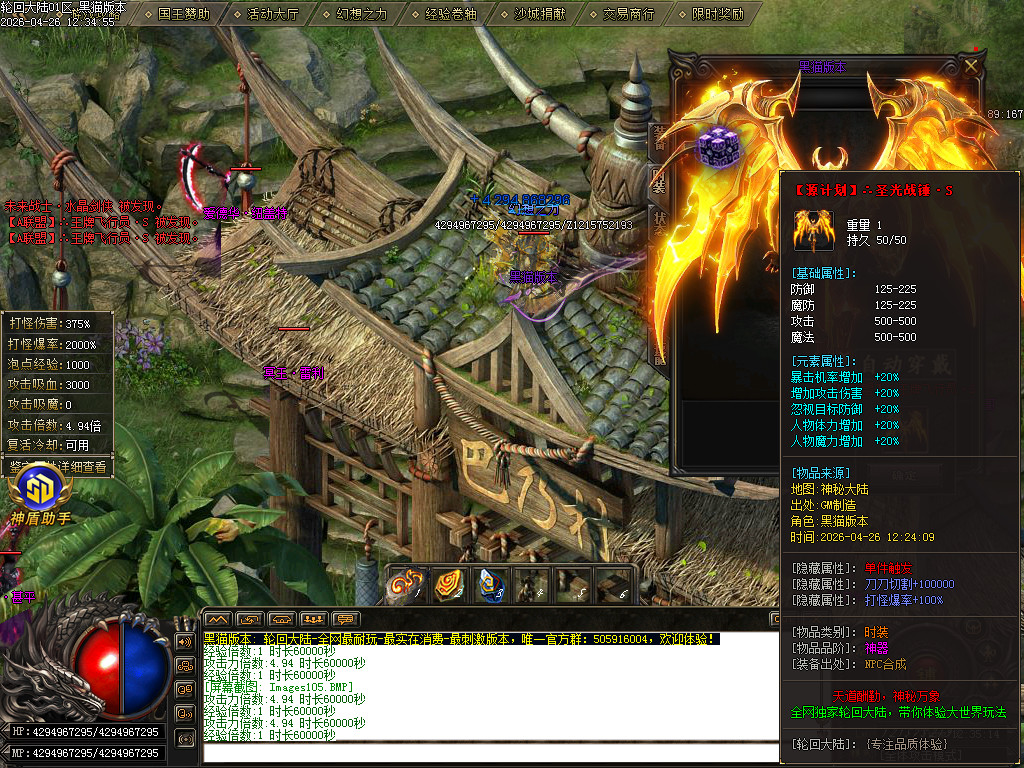Toggle the sound speaker button
Image resolution: width=1024 pixels, height=768 pixels.
coord(185,641)
